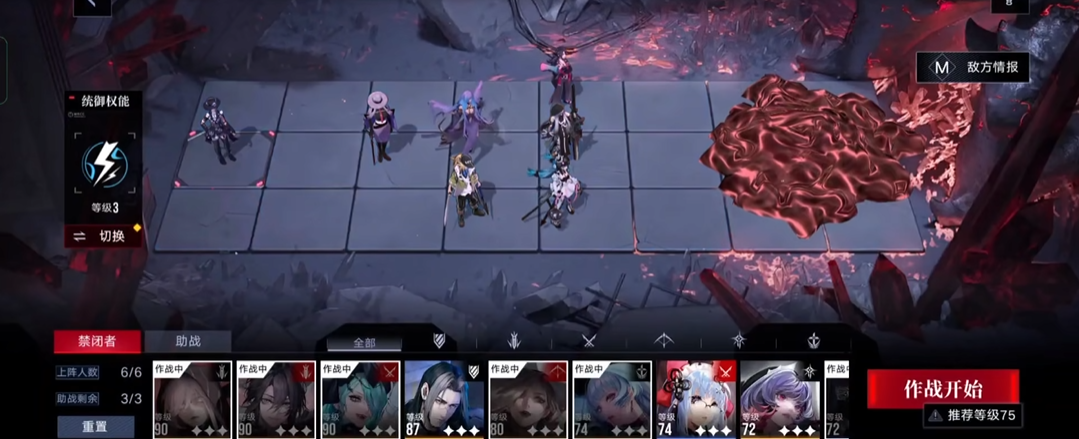Select the 全部 class filter
Image resolution: width=1079 pixels, height=439 pixels.
pyautogui.click(x=363, y=342)
